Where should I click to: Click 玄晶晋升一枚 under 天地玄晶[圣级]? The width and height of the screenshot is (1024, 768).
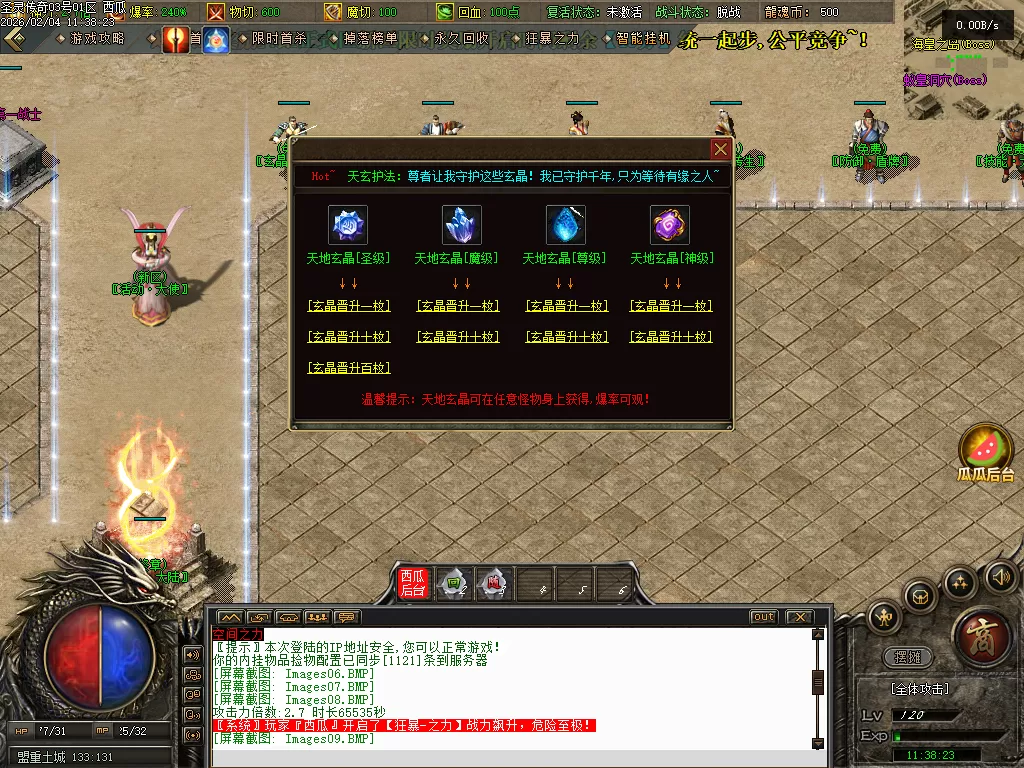(348, 306)
